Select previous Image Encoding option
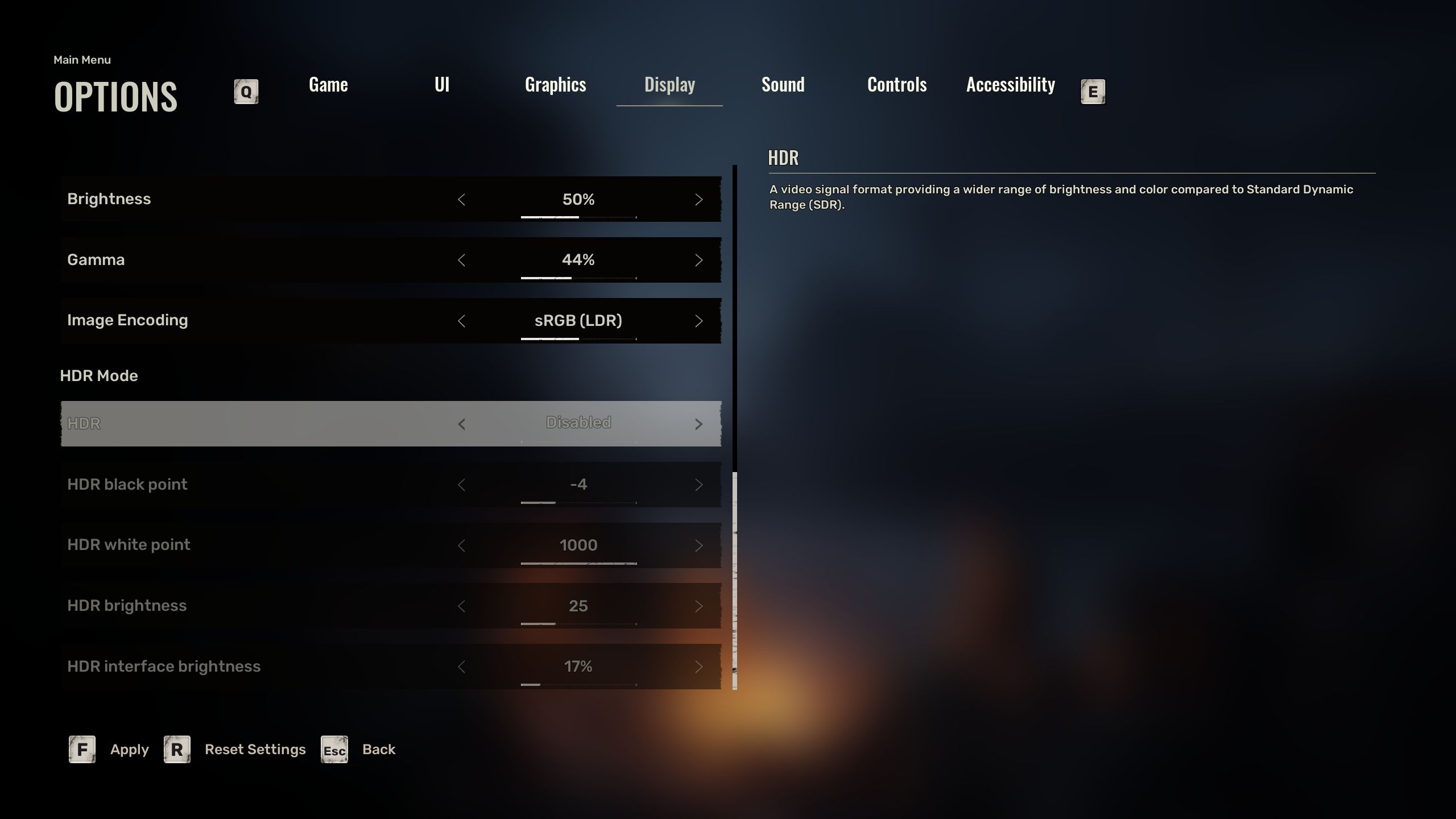 (x=461, y=321)
